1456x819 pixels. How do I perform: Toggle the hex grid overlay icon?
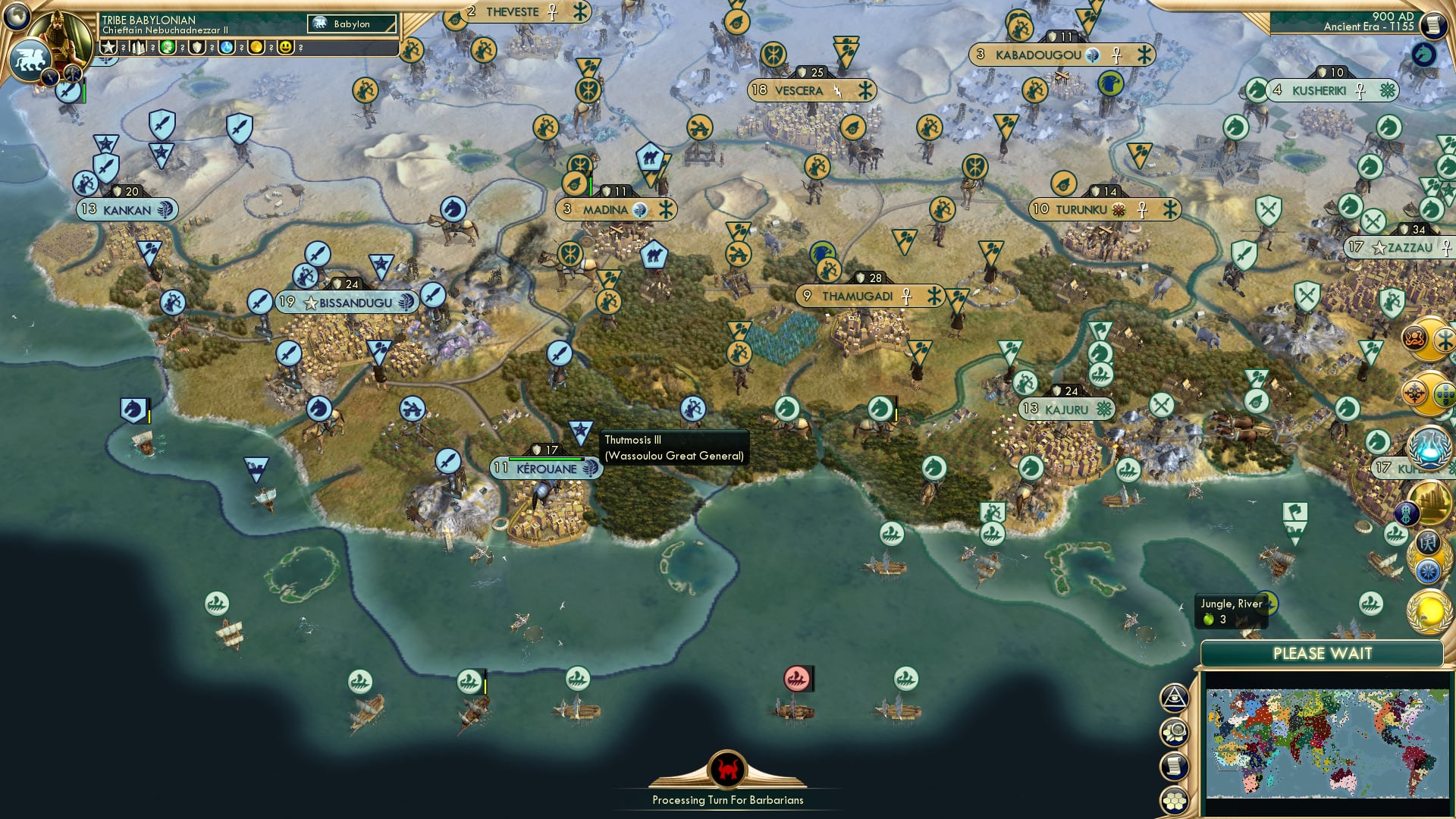click(1175, 799)
